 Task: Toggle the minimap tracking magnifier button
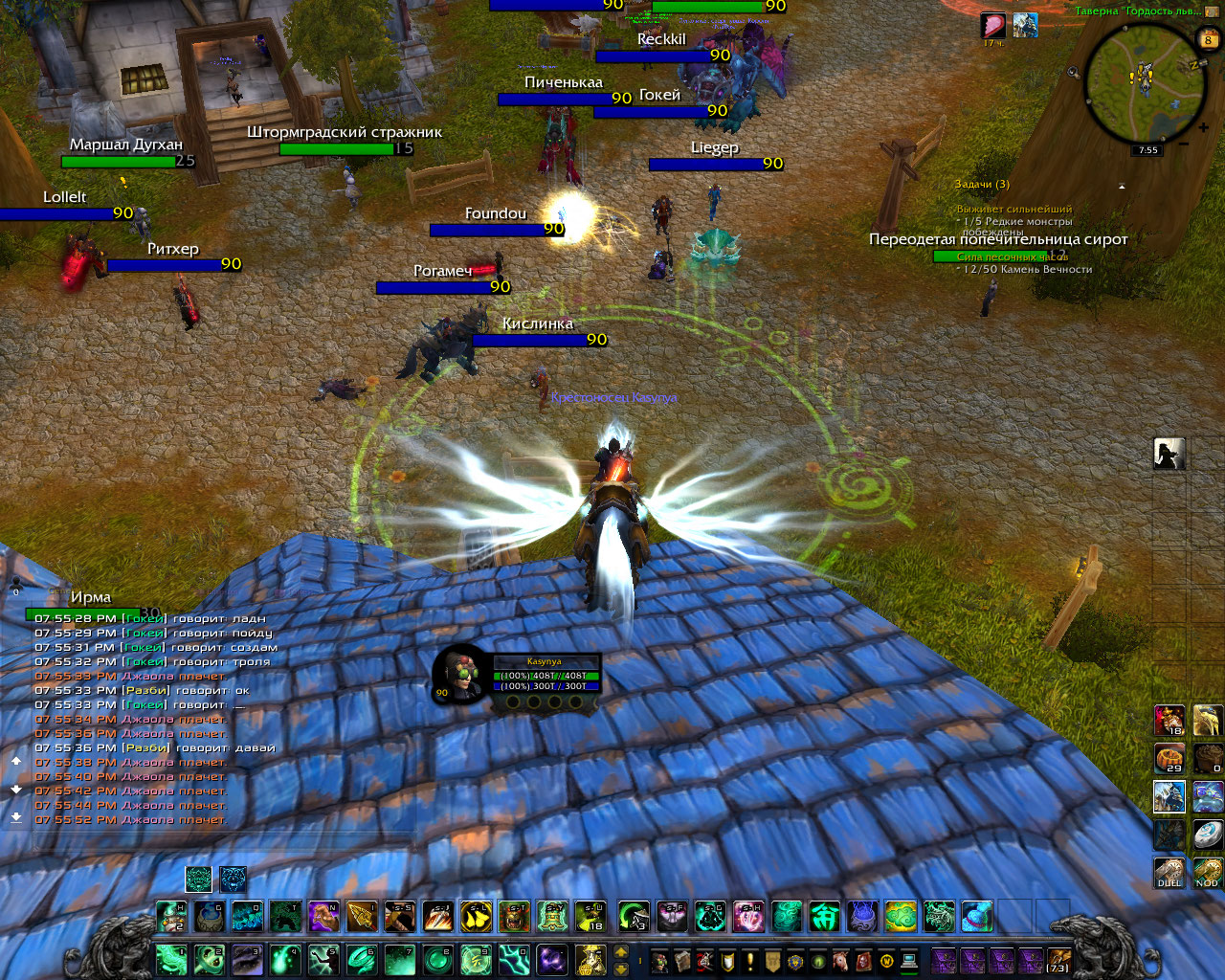click(1073, 72)
